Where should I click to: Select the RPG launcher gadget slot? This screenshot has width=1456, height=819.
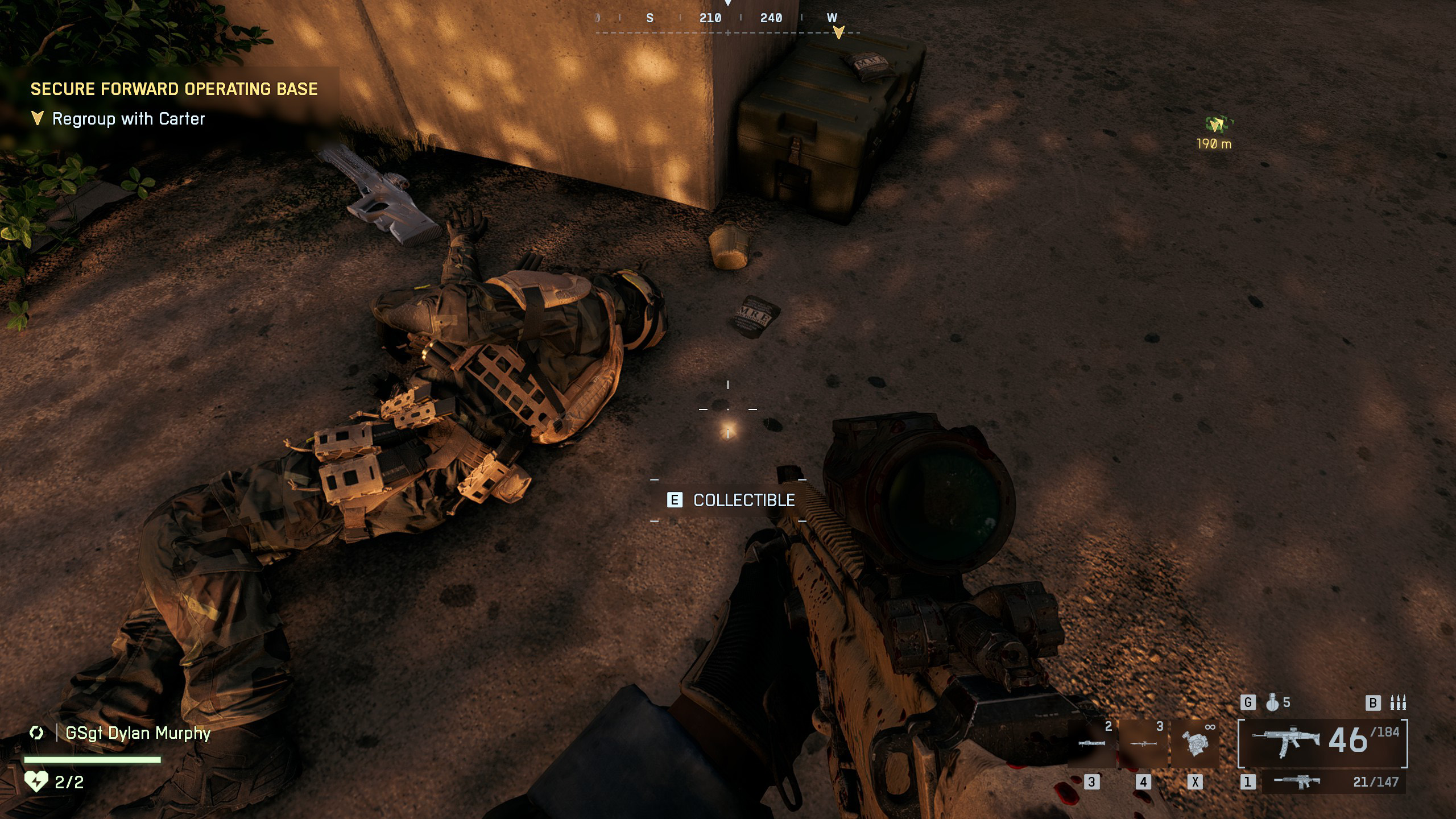1143,743
